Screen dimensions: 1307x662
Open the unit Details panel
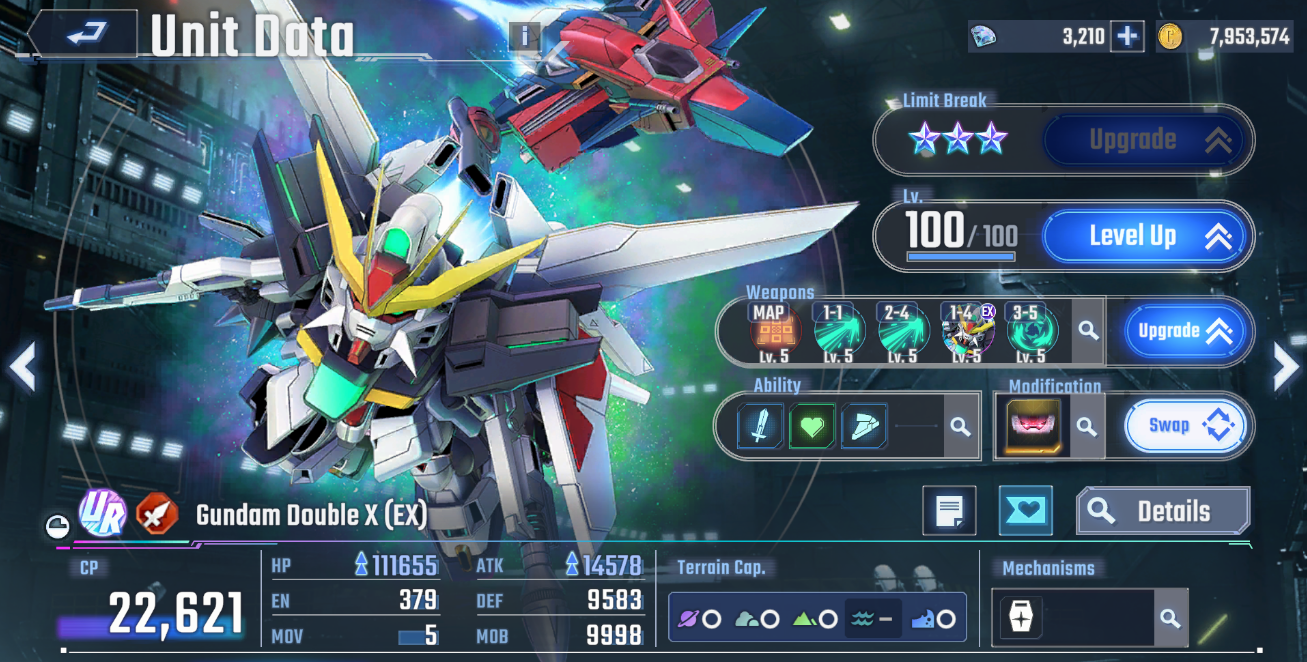pos(1162,512)
